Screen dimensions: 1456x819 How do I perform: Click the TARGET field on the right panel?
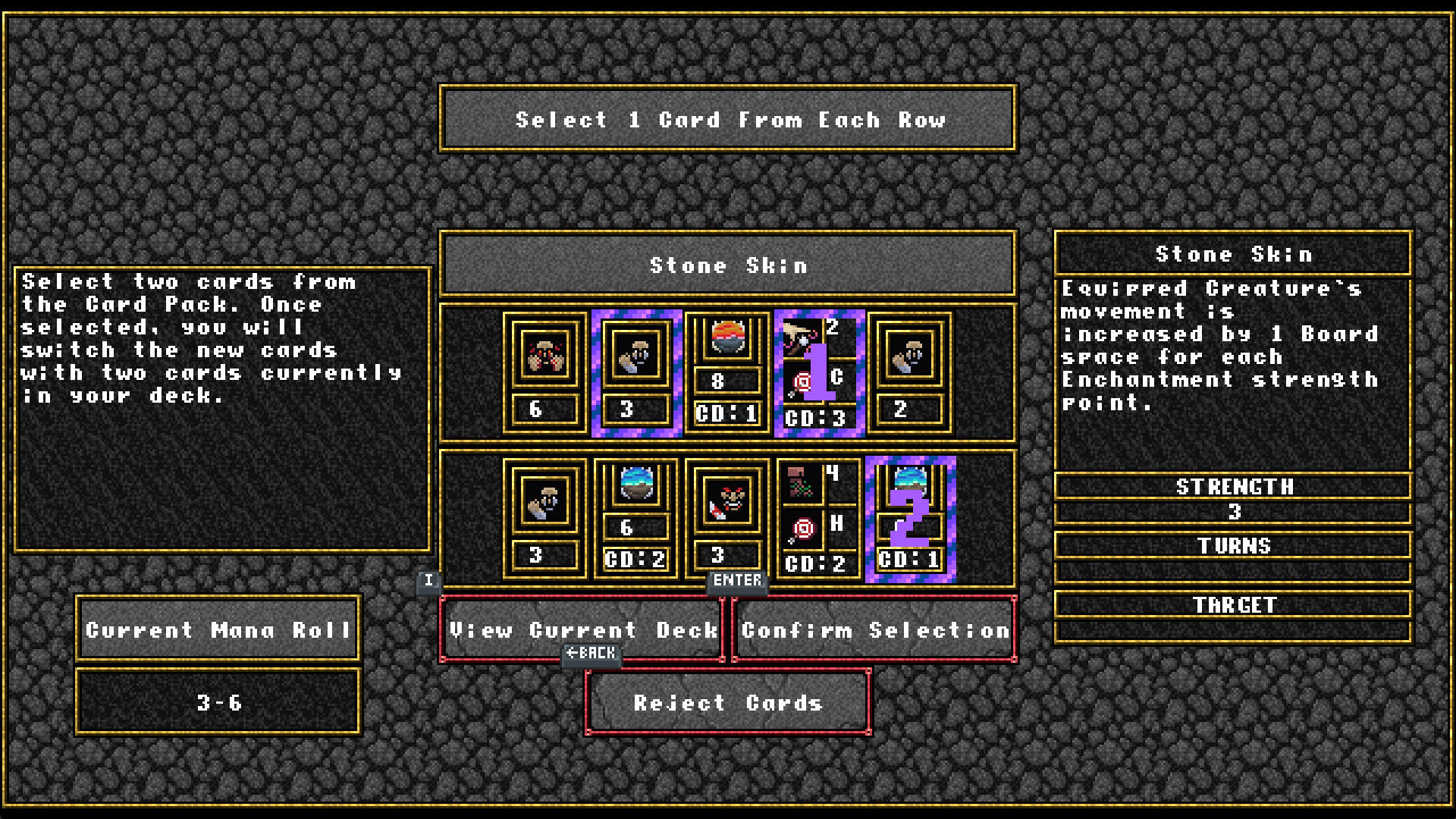(x=1235, y=605)
